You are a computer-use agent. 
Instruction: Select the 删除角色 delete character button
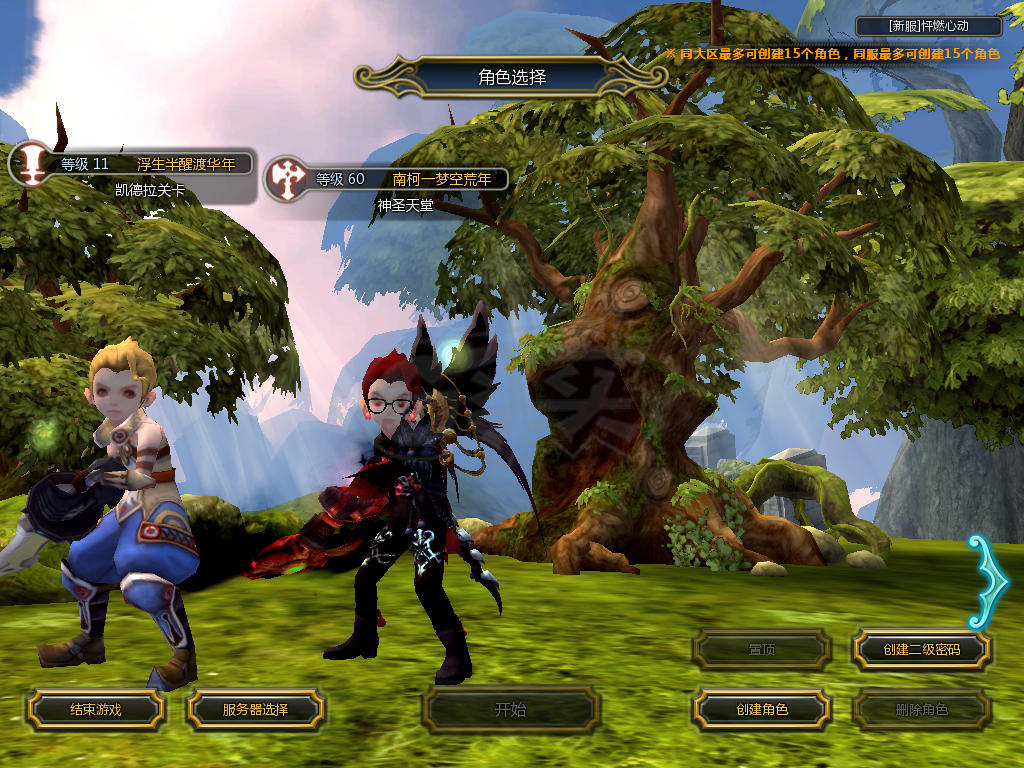coord(921,709)
